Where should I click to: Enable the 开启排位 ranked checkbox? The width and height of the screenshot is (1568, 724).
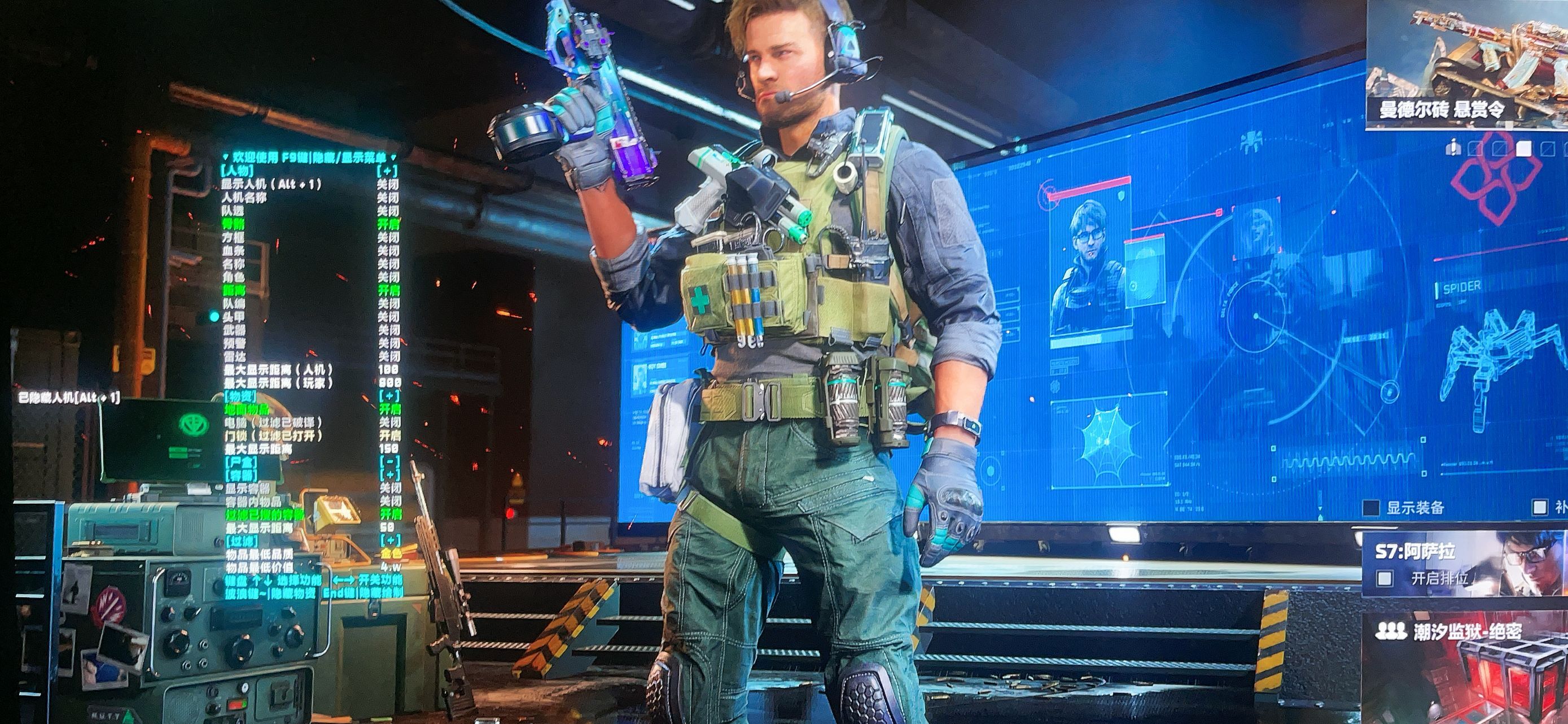(1385, 577)
